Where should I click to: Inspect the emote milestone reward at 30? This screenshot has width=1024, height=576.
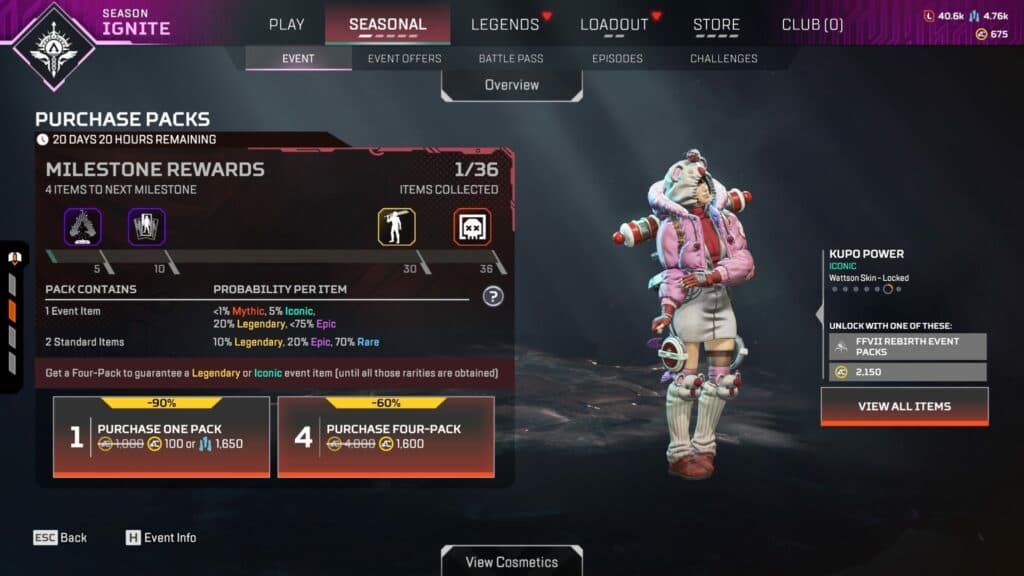tap(396, 227)
